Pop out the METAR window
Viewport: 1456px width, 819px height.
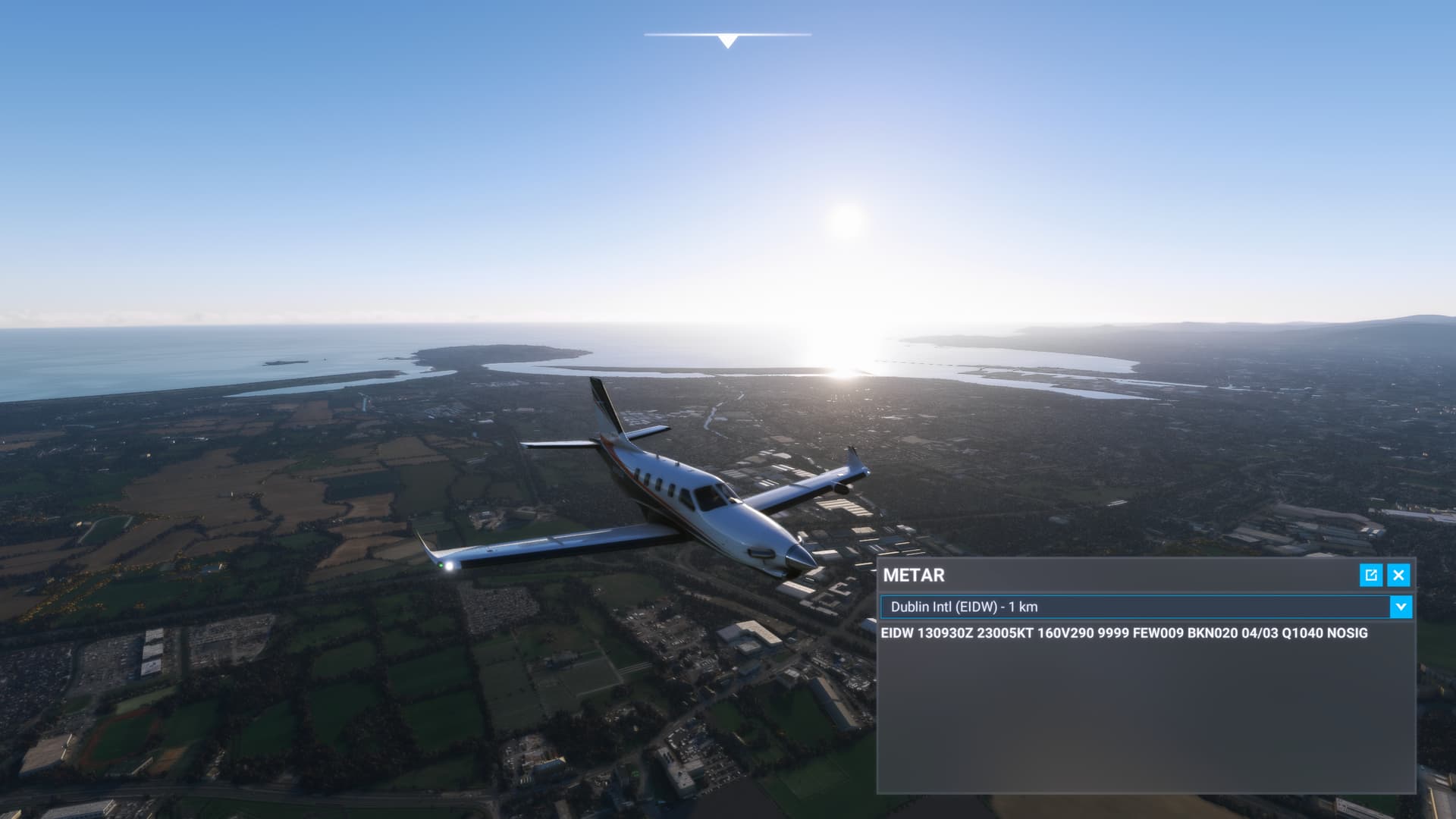click(1371, 575)
